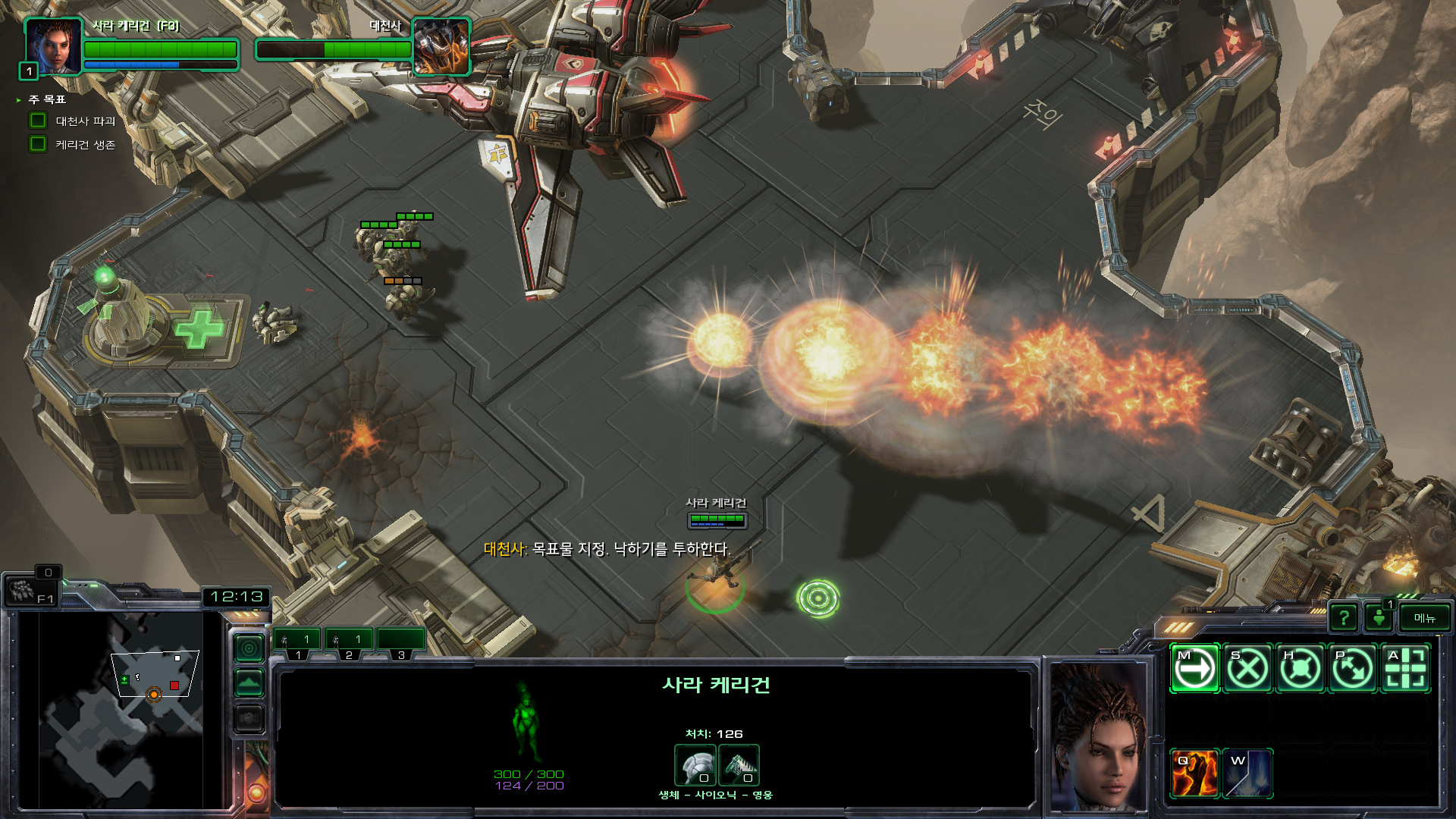Click the idle worker F1 button

click(29, 591)
